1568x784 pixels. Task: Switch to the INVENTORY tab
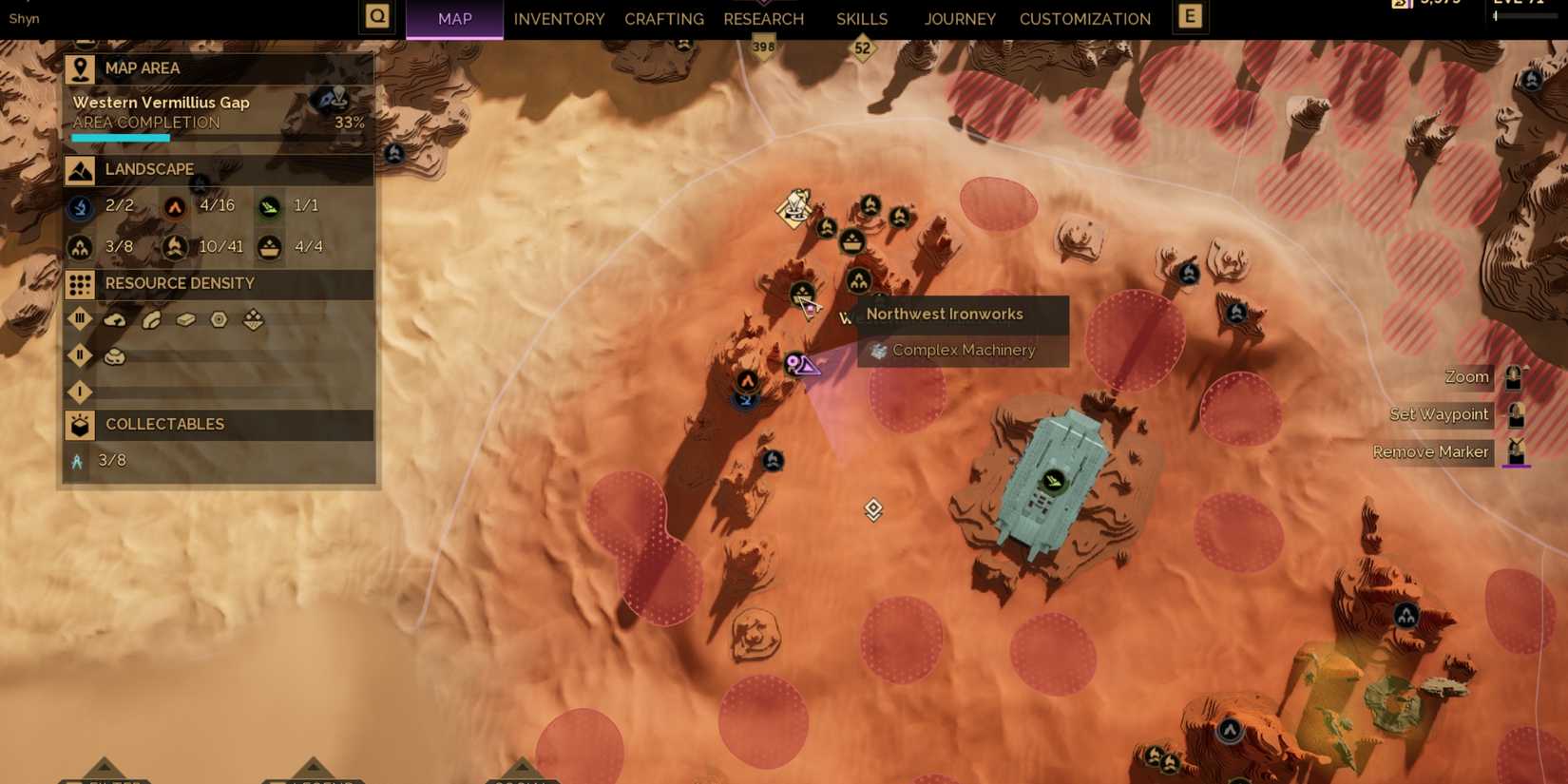559,19
